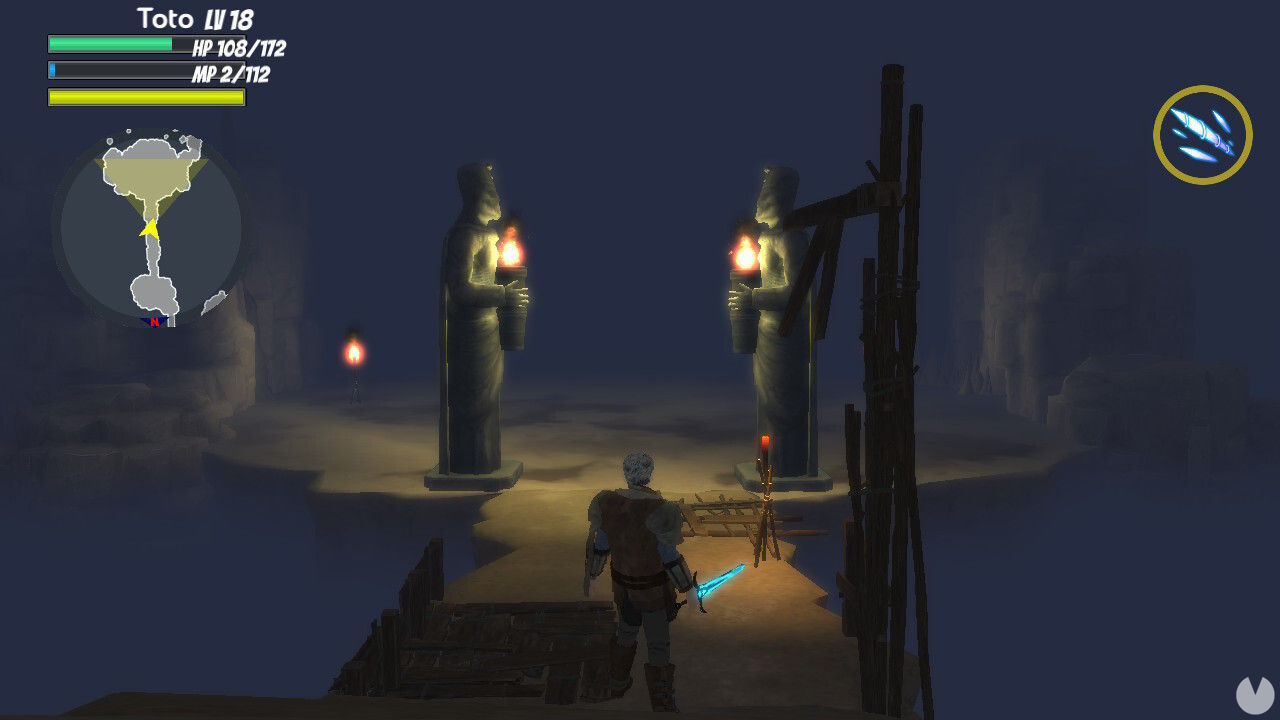Click the N compass marker on the minimap

pyautogui.click(x=155, y=322)
